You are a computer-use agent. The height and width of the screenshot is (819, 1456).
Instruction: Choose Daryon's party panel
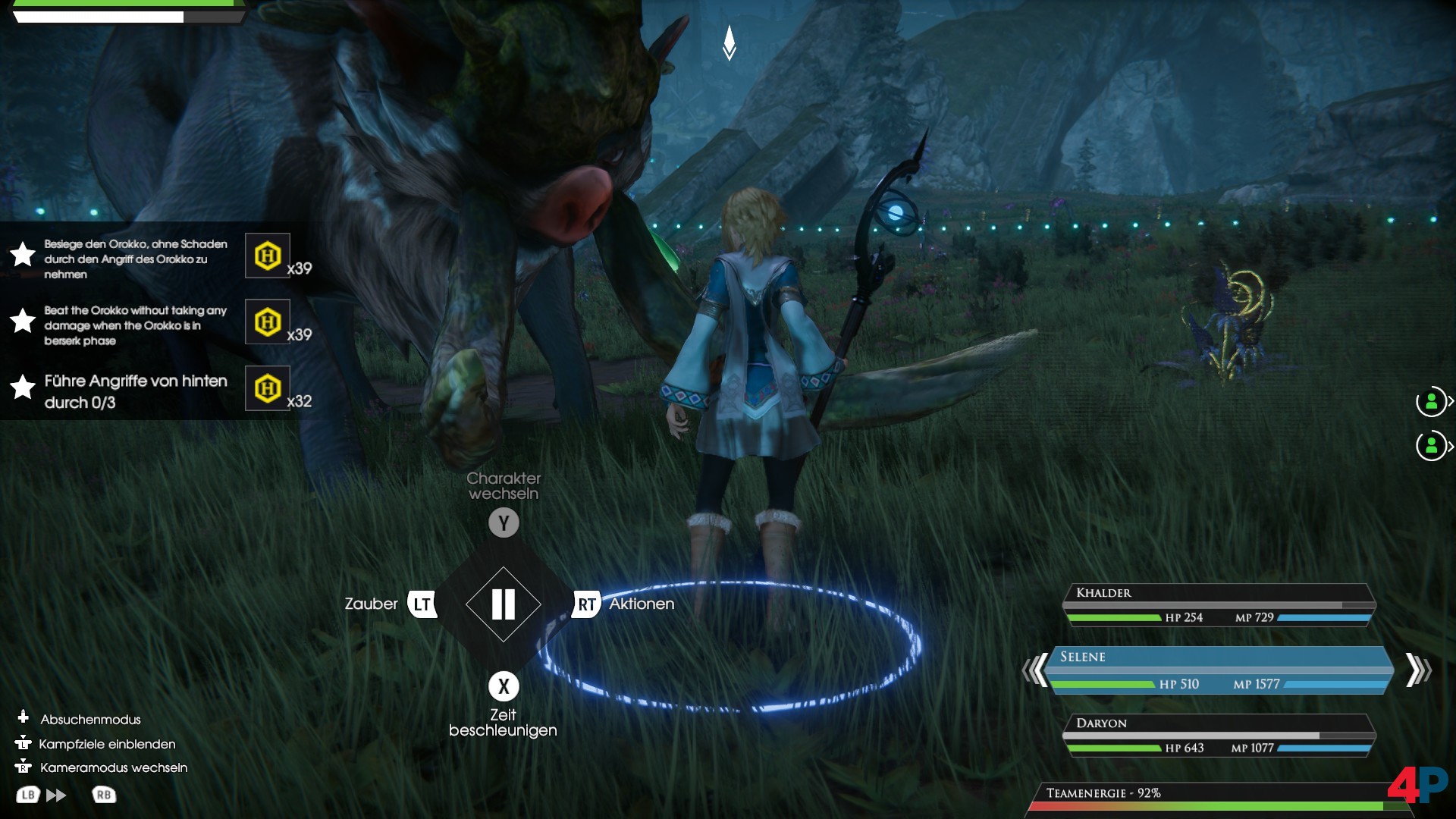coord(1219,736)
